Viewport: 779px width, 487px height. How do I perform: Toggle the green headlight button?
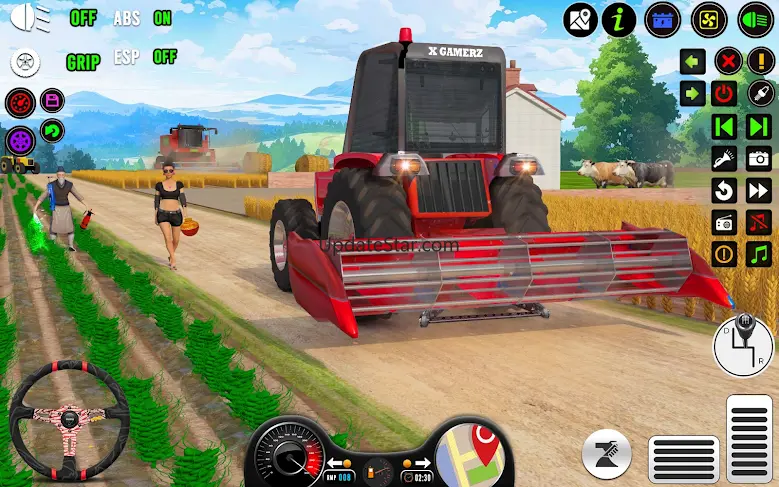pos(755,18)
